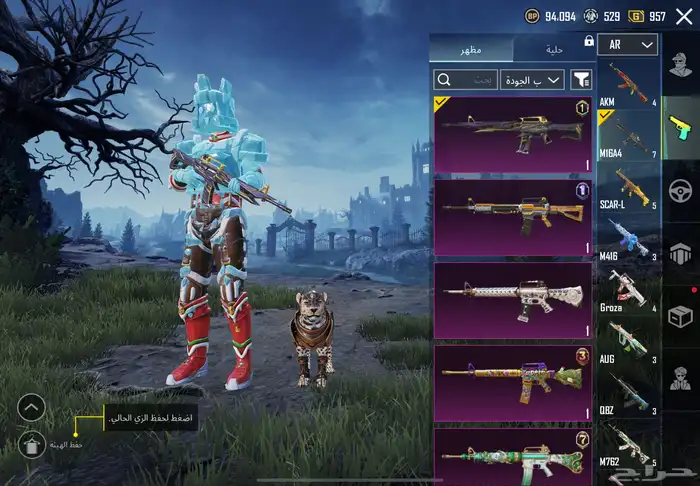The width and height of the screenshot is (700, 486).
Task: Switch to the حلية ornament tab
Action: (553, 49)
